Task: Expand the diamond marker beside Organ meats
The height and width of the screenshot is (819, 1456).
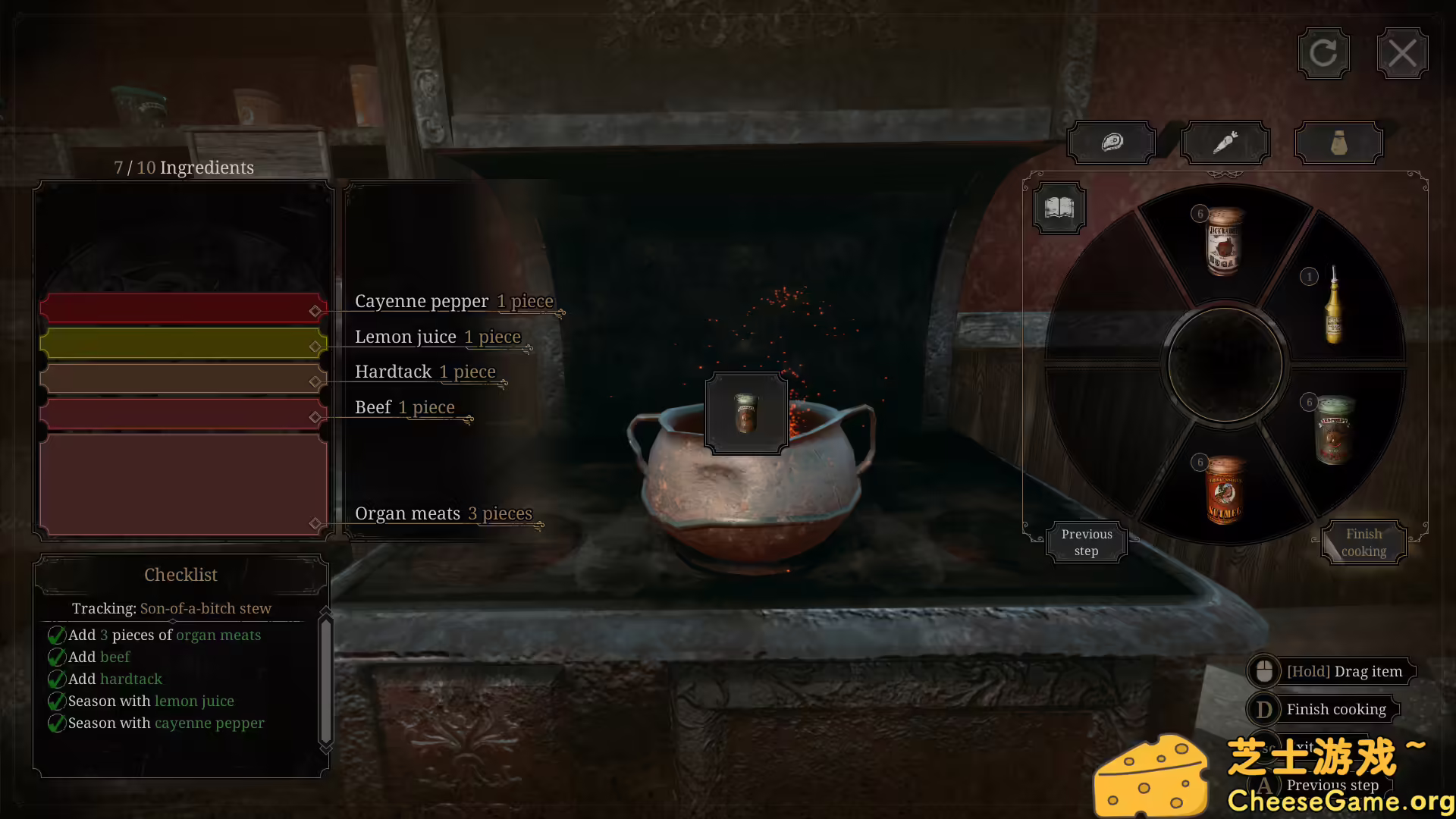Action: 315,522
